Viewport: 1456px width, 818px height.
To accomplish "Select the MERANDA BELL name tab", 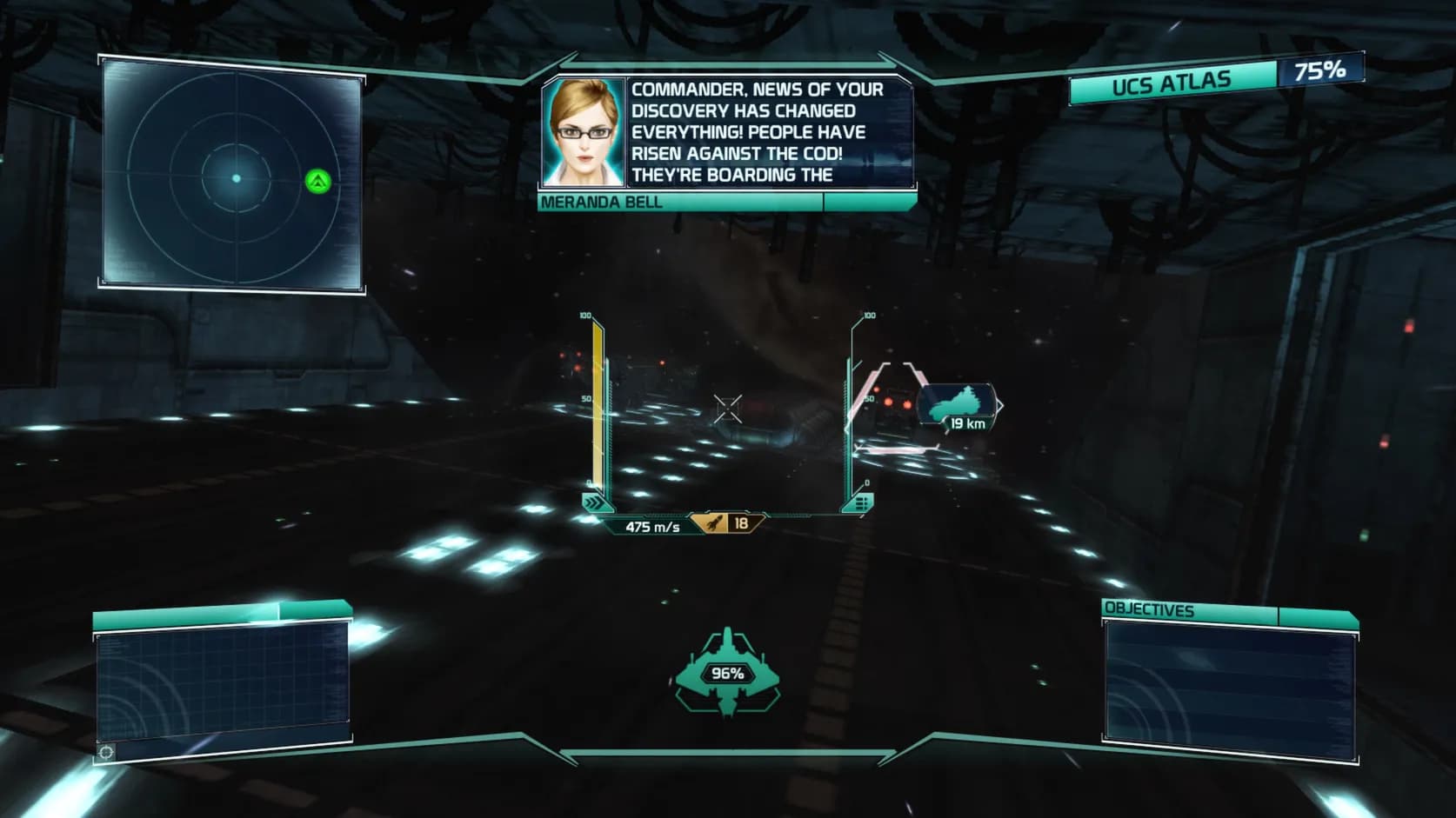I will pos(600,202).
